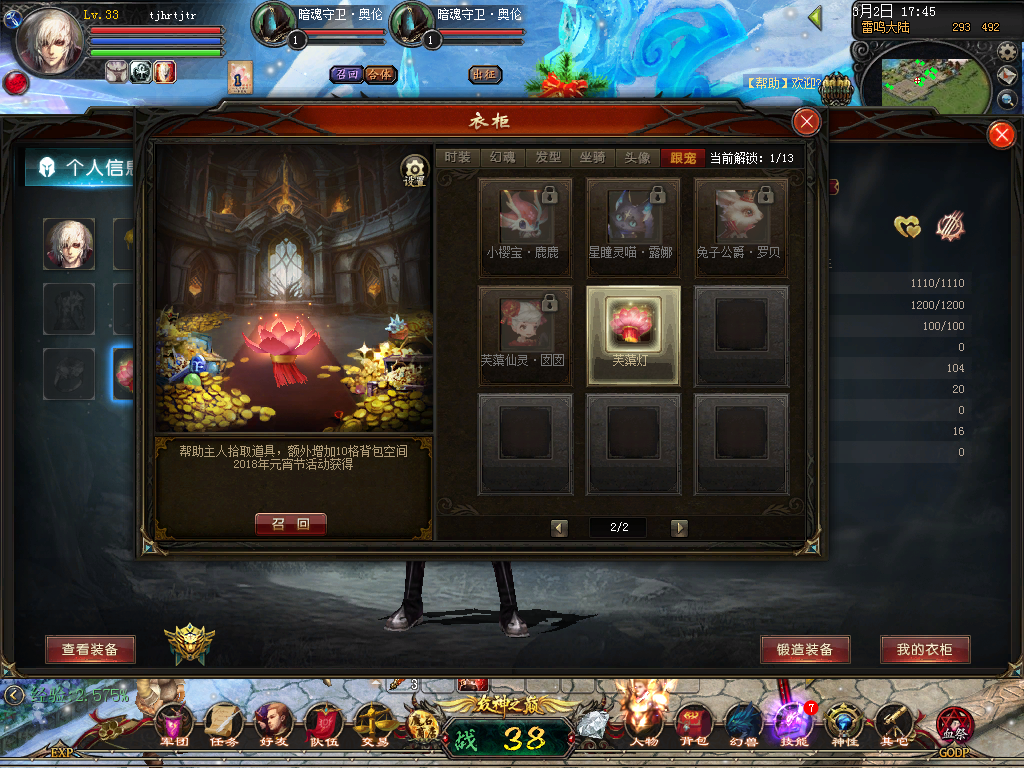Screen dimensions: 1024x768
Task: Open the 任务 quest scroll icon
Action: pos(223,725)
